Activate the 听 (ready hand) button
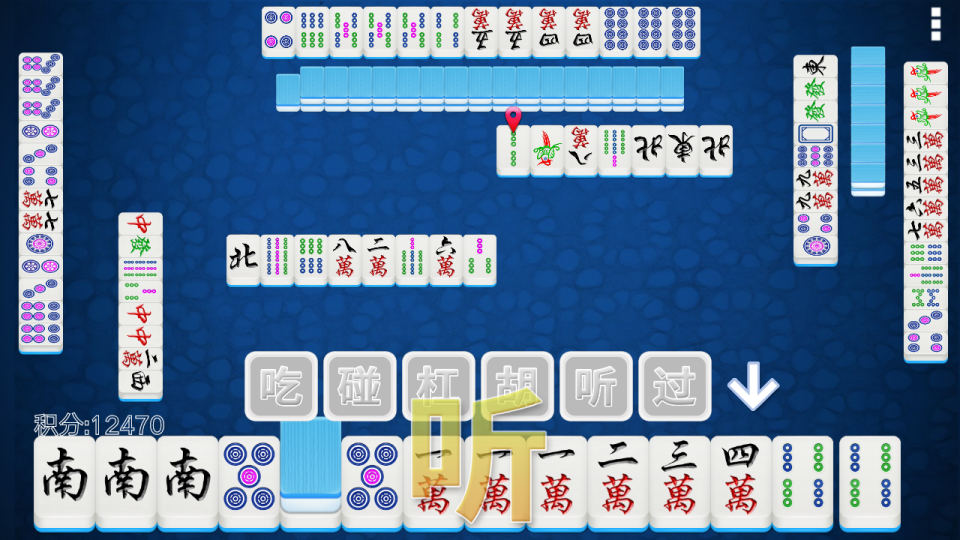This screenshot has width=960, height=540. click(x=596, y=385)
